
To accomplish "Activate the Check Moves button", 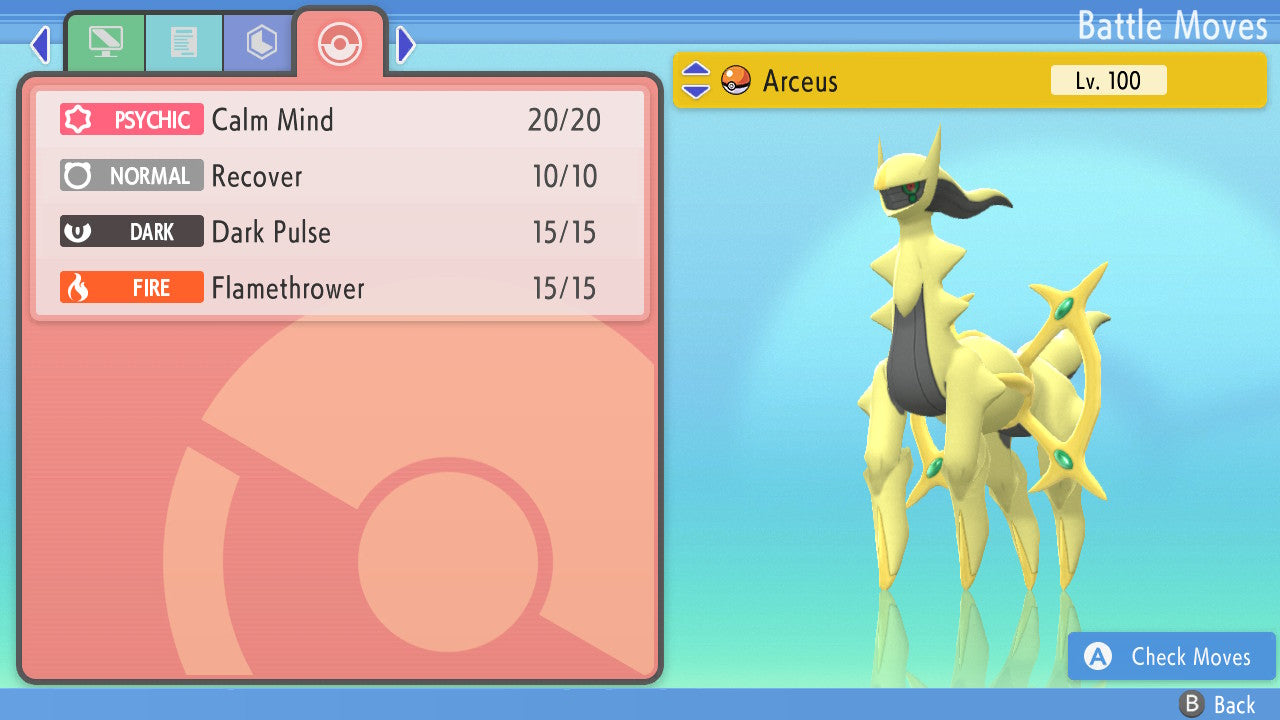I will coord(1170,657).
